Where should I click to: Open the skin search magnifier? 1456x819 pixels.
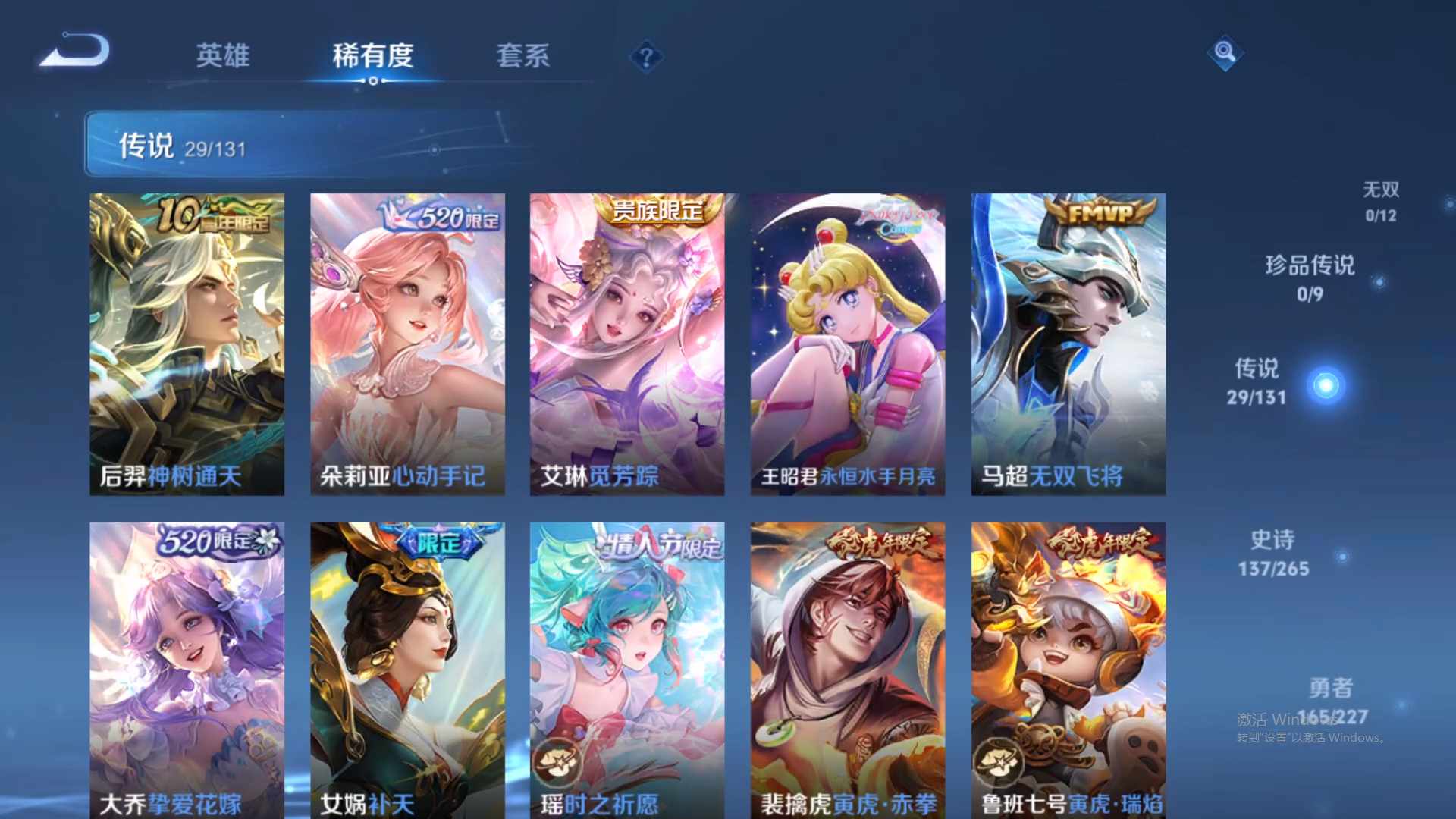click(1224, 54)
